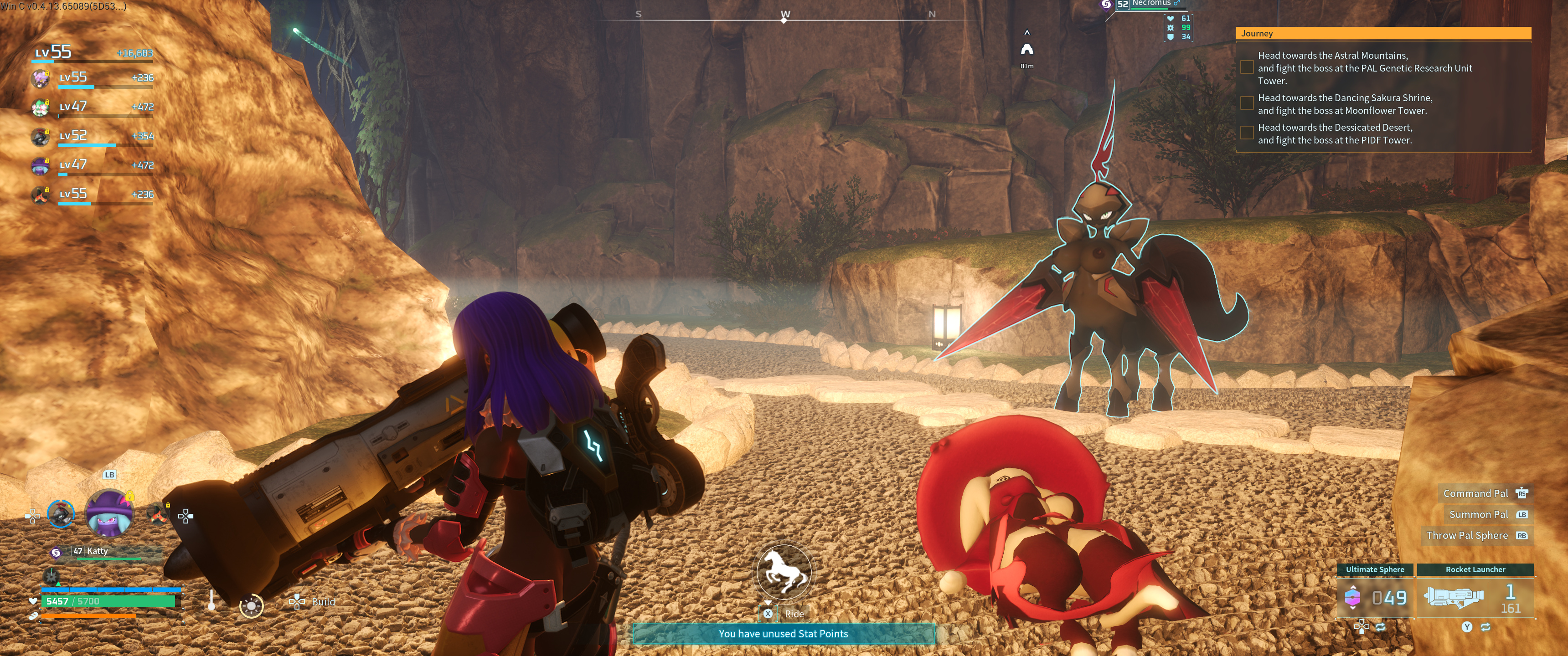Choose the Command Pal action

pos(1475,493)
